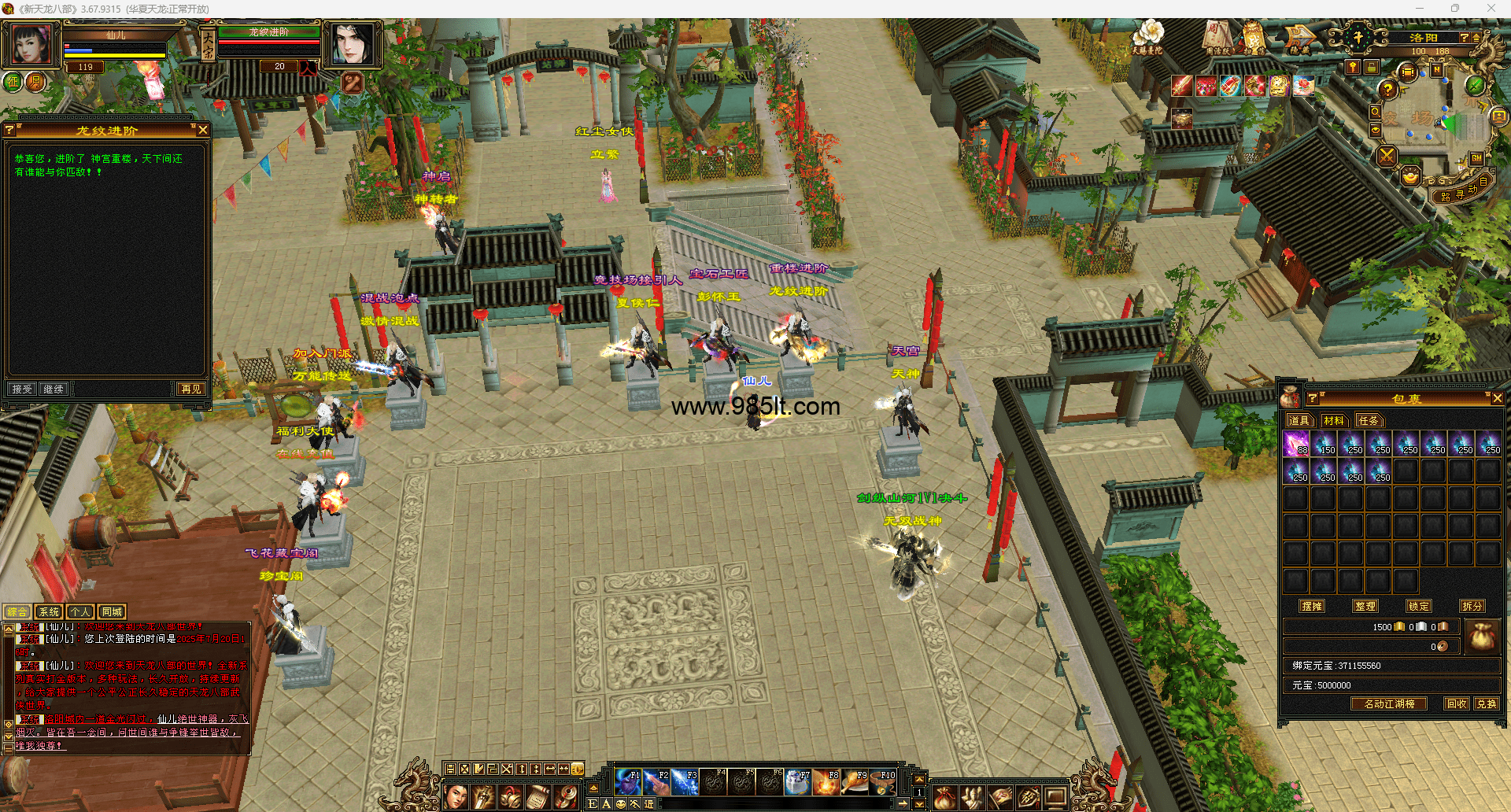Click the 拆分 split-stack button

(1472, 606)
